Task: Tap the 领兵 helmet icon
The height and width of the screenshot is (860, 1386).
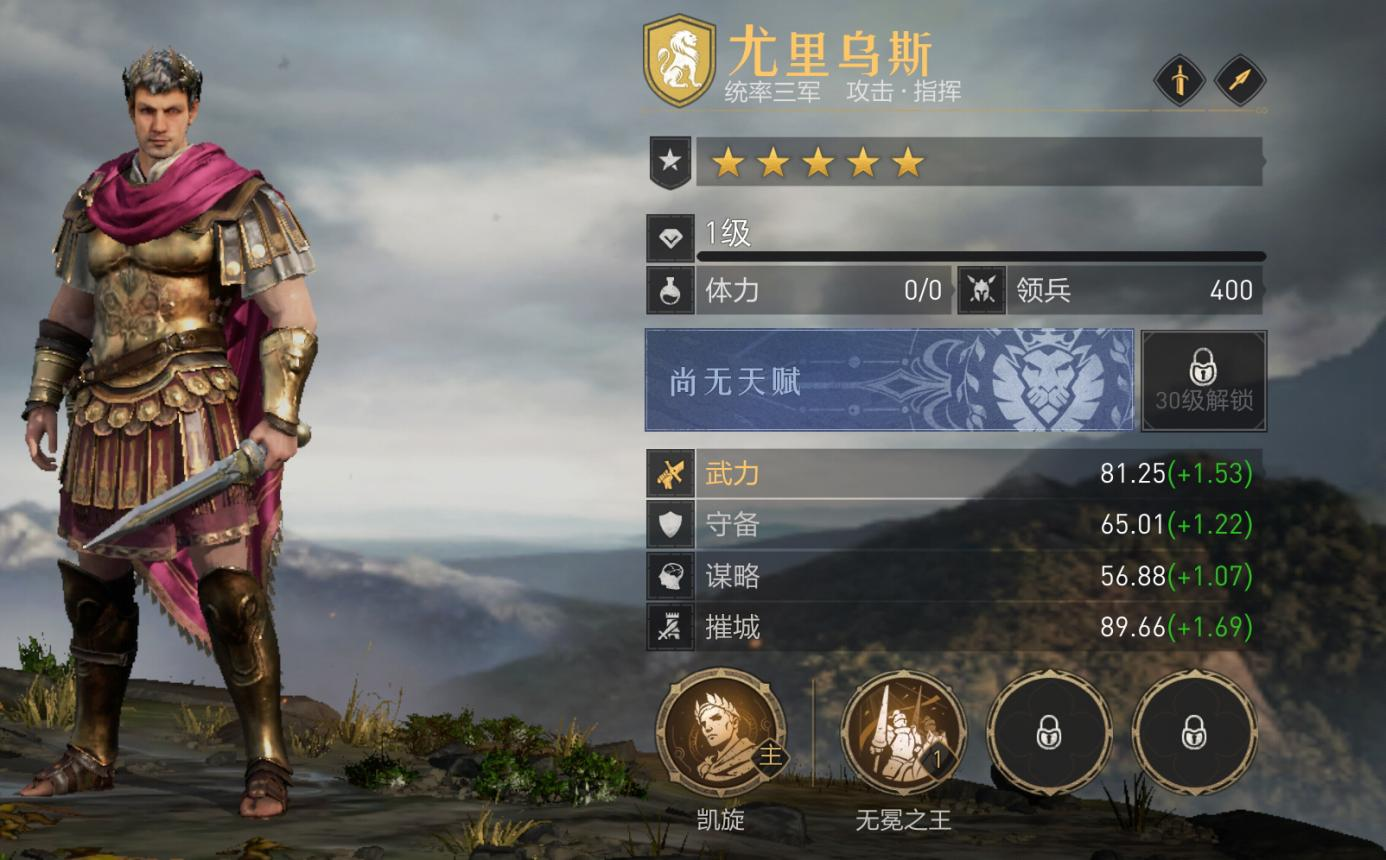Action: coord(981,290)
